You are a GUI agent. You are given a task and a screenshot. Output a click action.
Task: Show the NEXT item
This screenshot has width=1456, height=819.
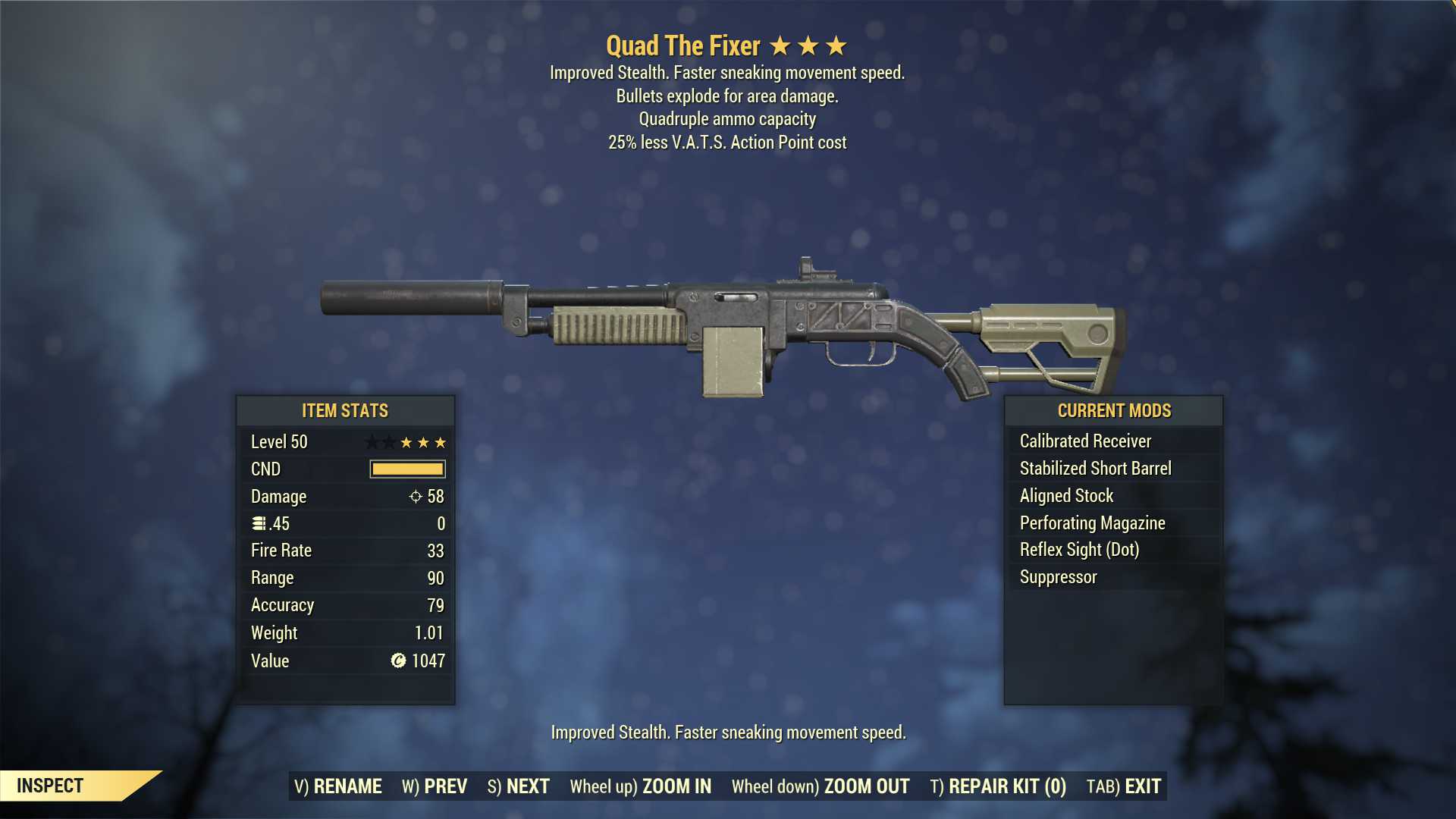(519, 786)
